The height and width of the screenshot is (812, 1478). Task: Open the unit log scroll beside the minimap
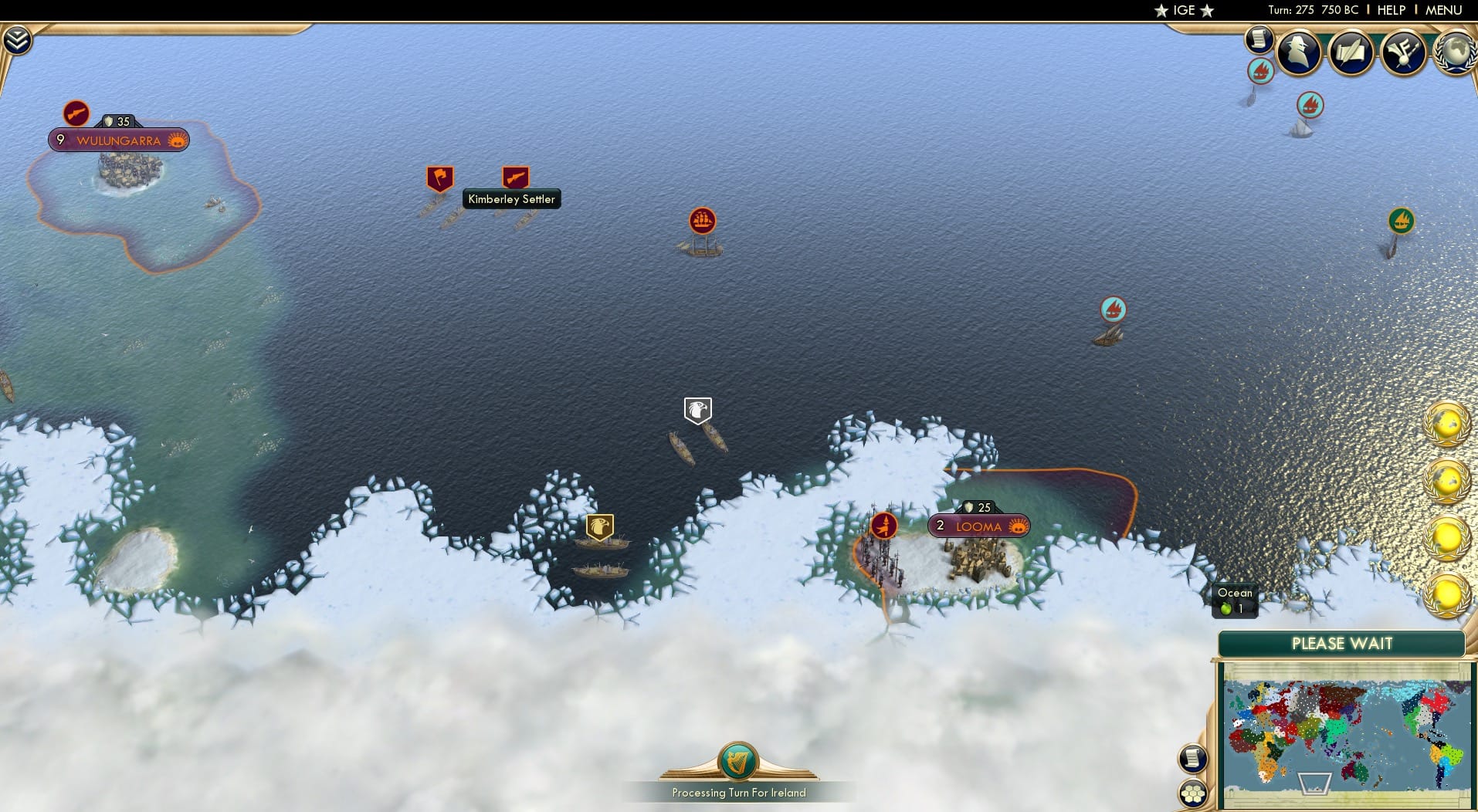click(1193, 758)
